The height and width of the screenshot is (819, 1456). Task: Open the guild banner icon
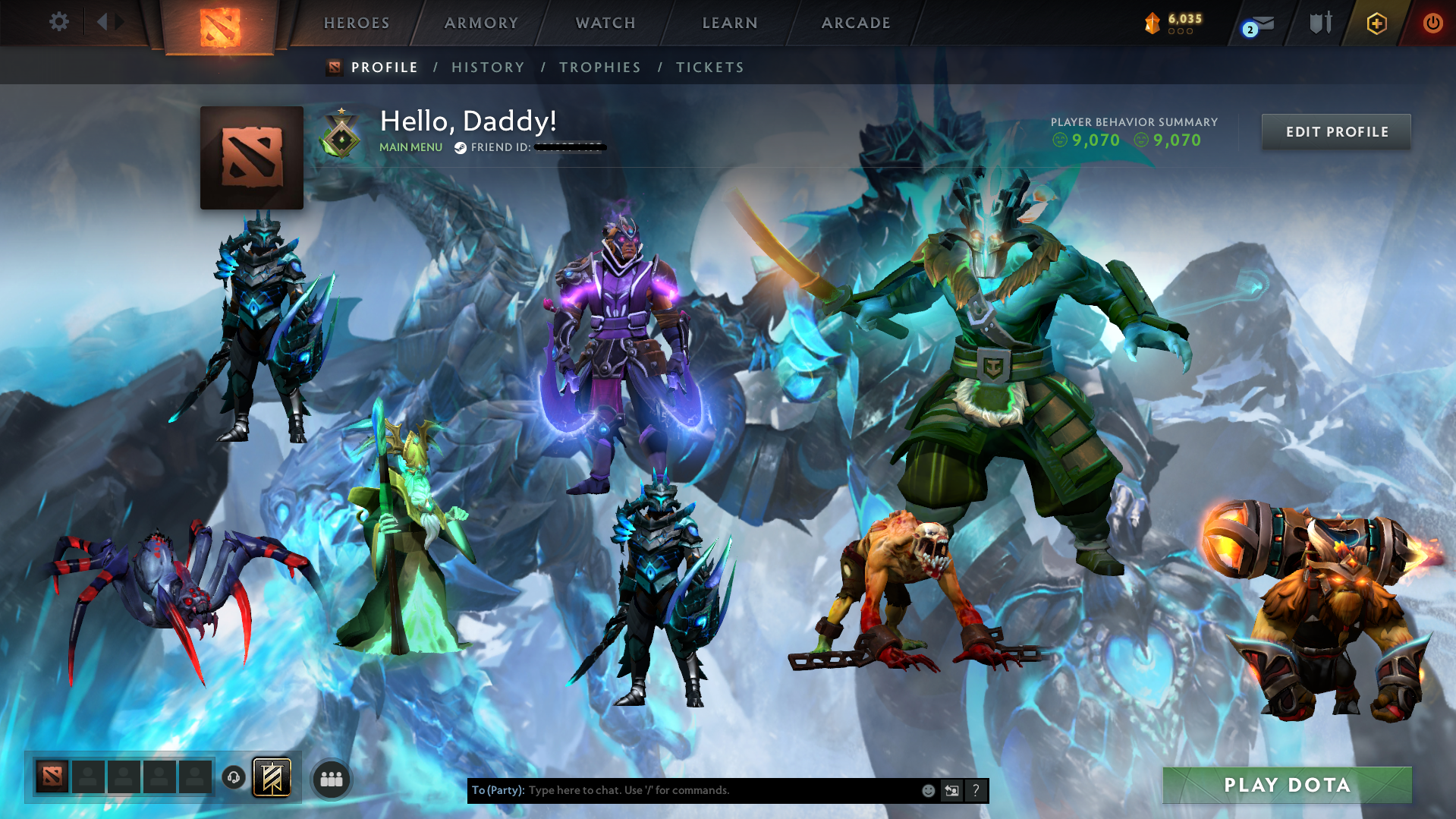(272, 777)
